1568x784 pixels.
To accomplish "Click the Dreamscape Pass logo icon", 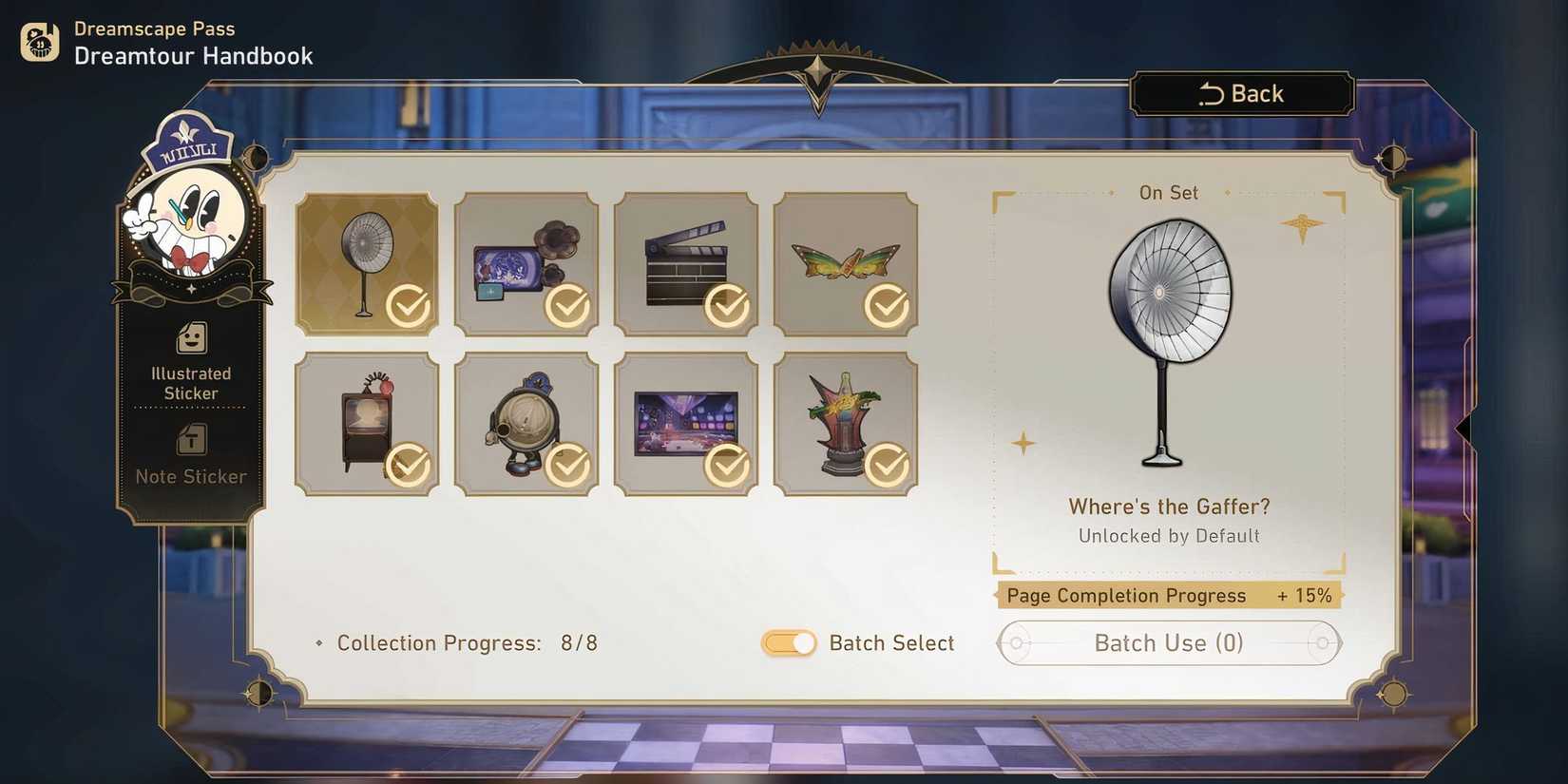I will (38, 42).
